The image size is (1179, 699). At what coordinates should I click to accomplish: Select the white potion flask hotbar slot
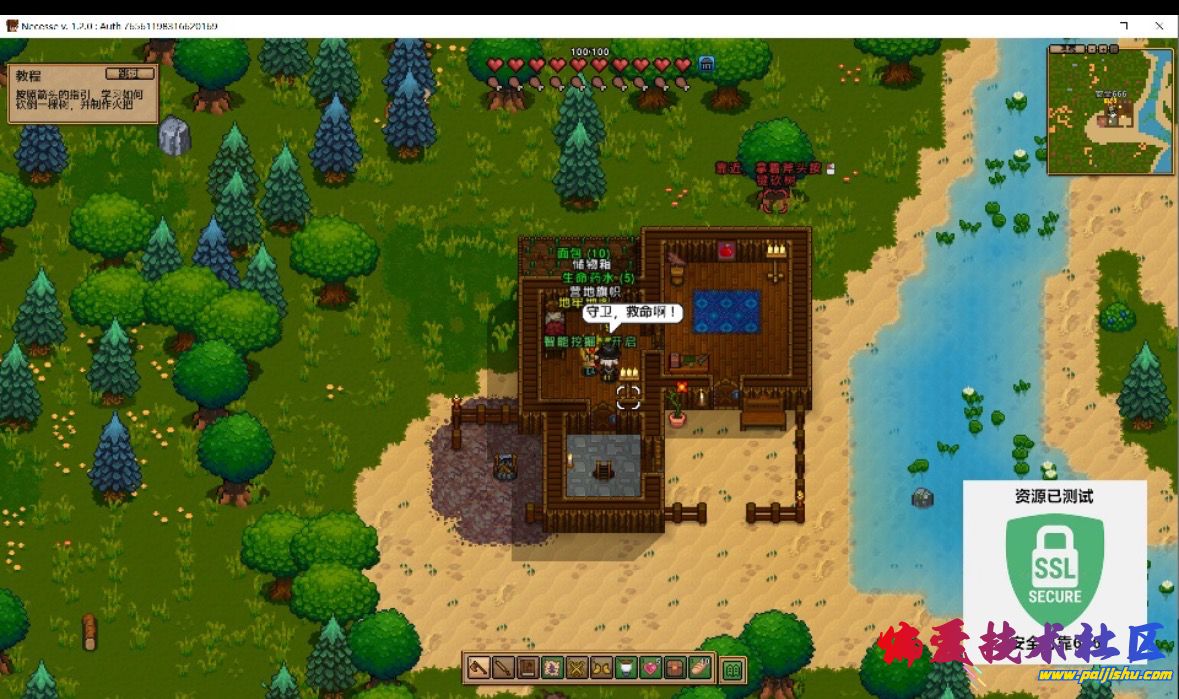point(627,668)
